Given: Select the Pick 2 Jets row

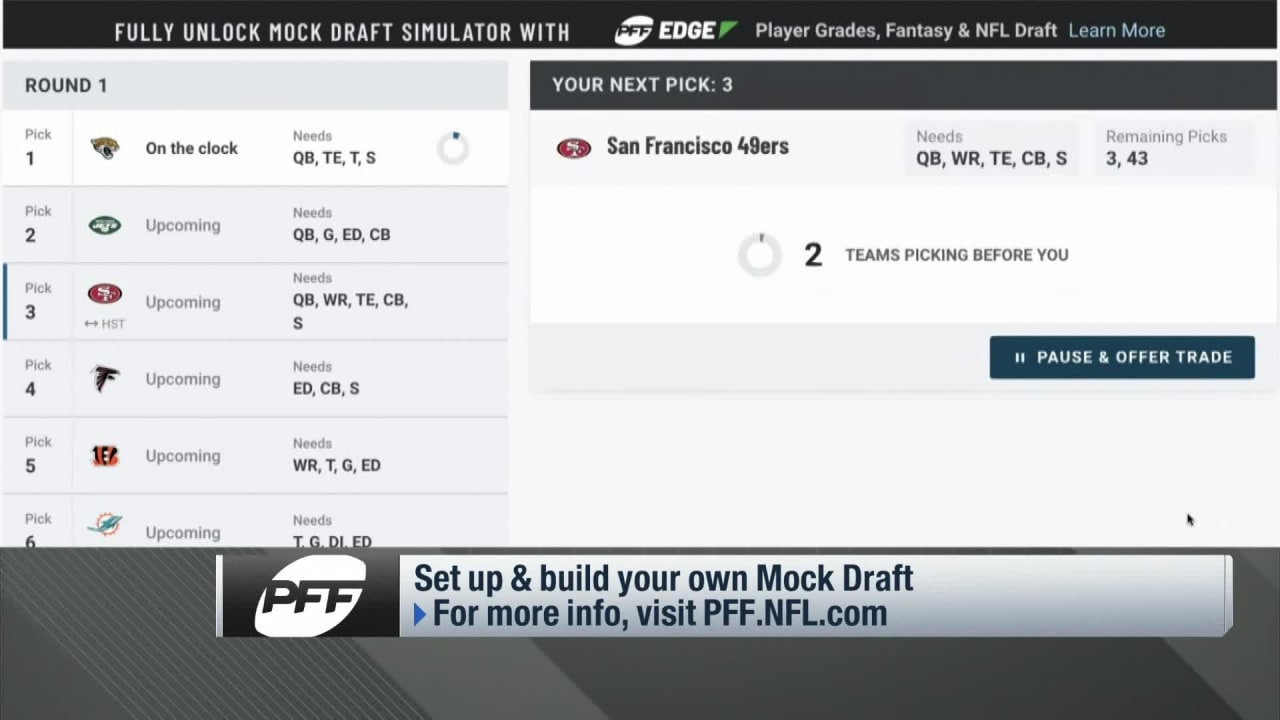Looking at the screenshot, I should (x=255, y=225).
